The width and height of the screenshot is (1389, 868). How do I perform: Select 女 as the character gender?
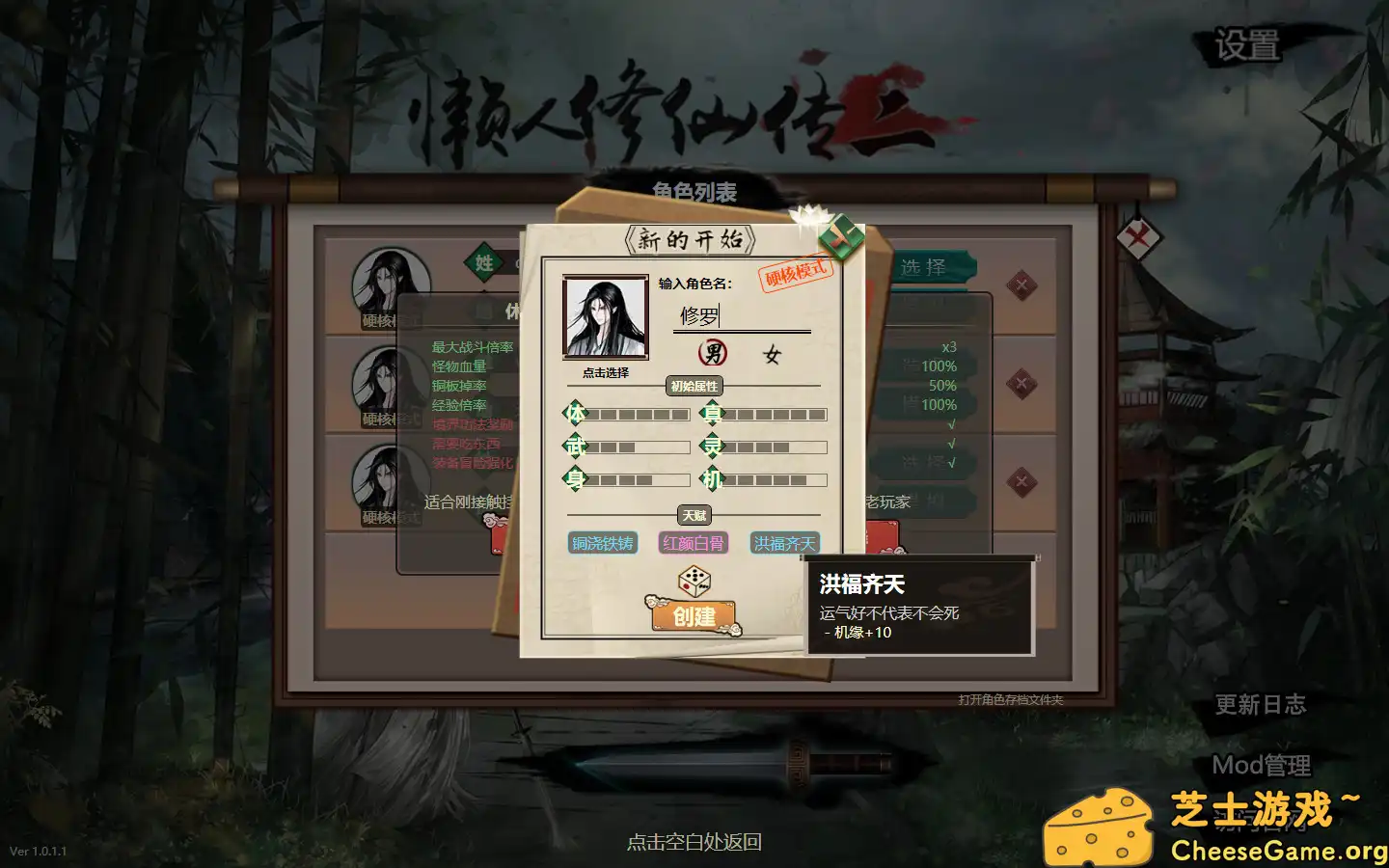pos(772,352)
